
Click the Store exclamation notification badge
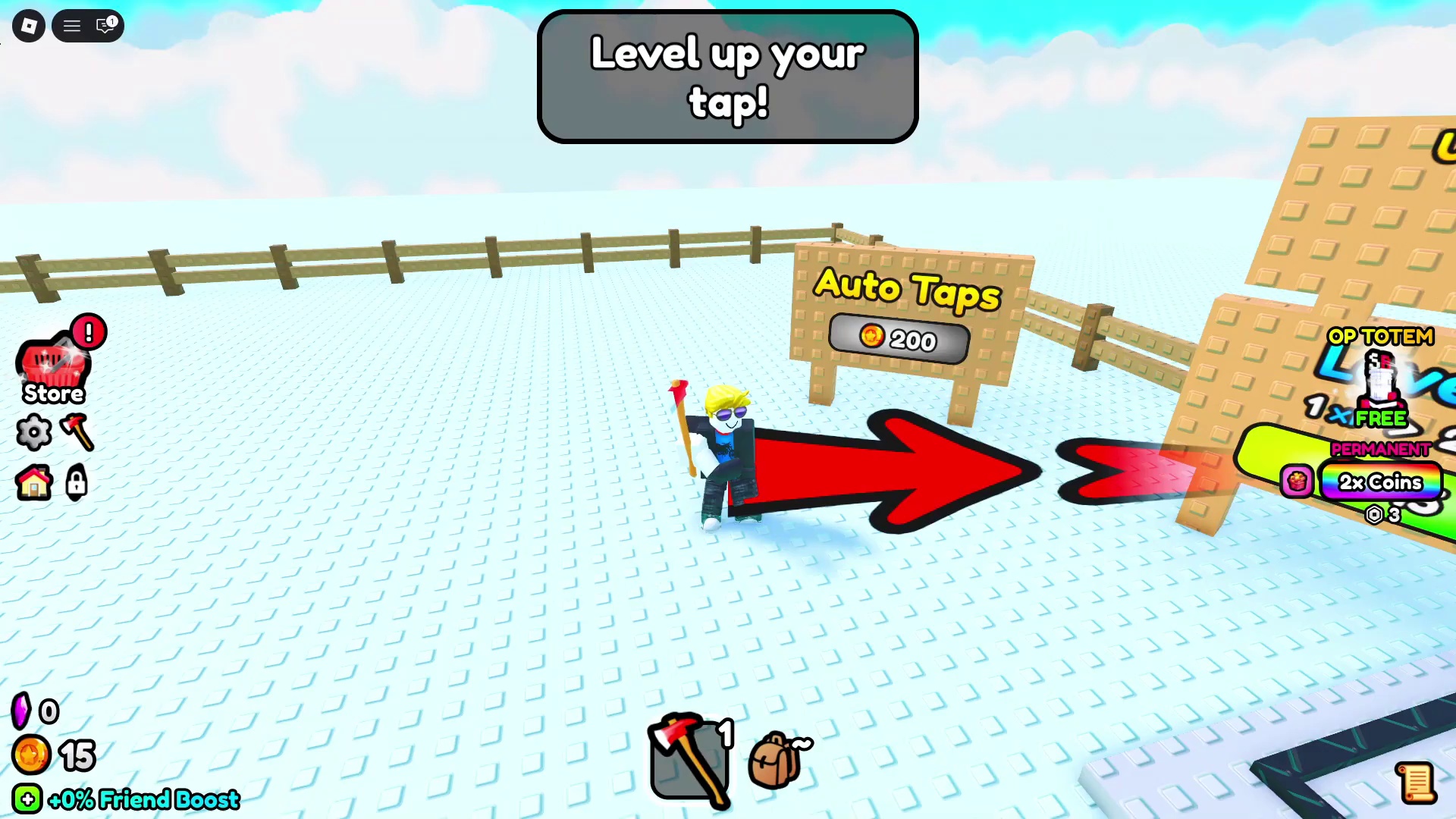tap(89, 331)
